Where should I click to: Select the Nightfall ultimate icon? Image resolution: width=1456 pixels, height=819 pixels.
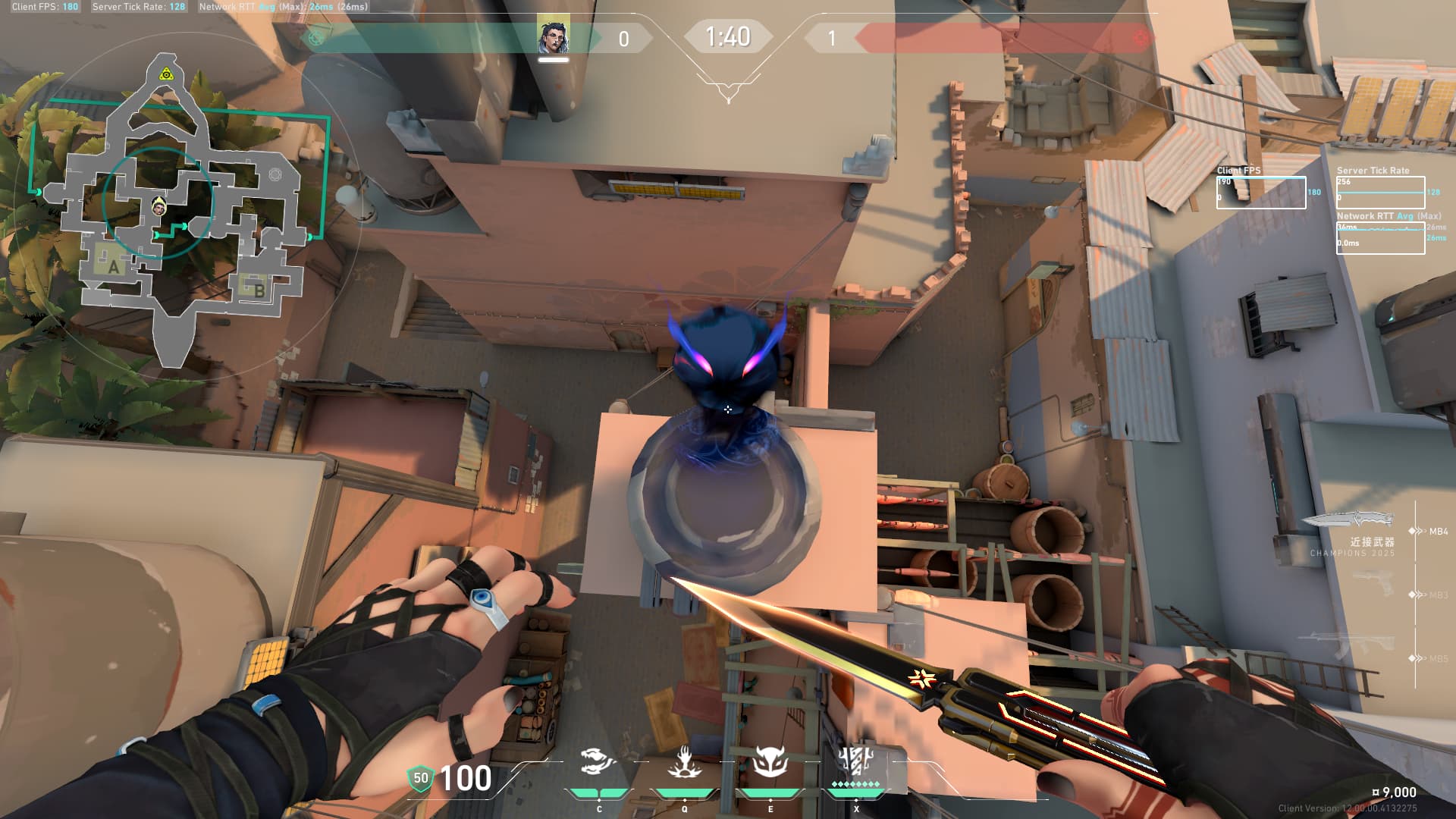855,763
